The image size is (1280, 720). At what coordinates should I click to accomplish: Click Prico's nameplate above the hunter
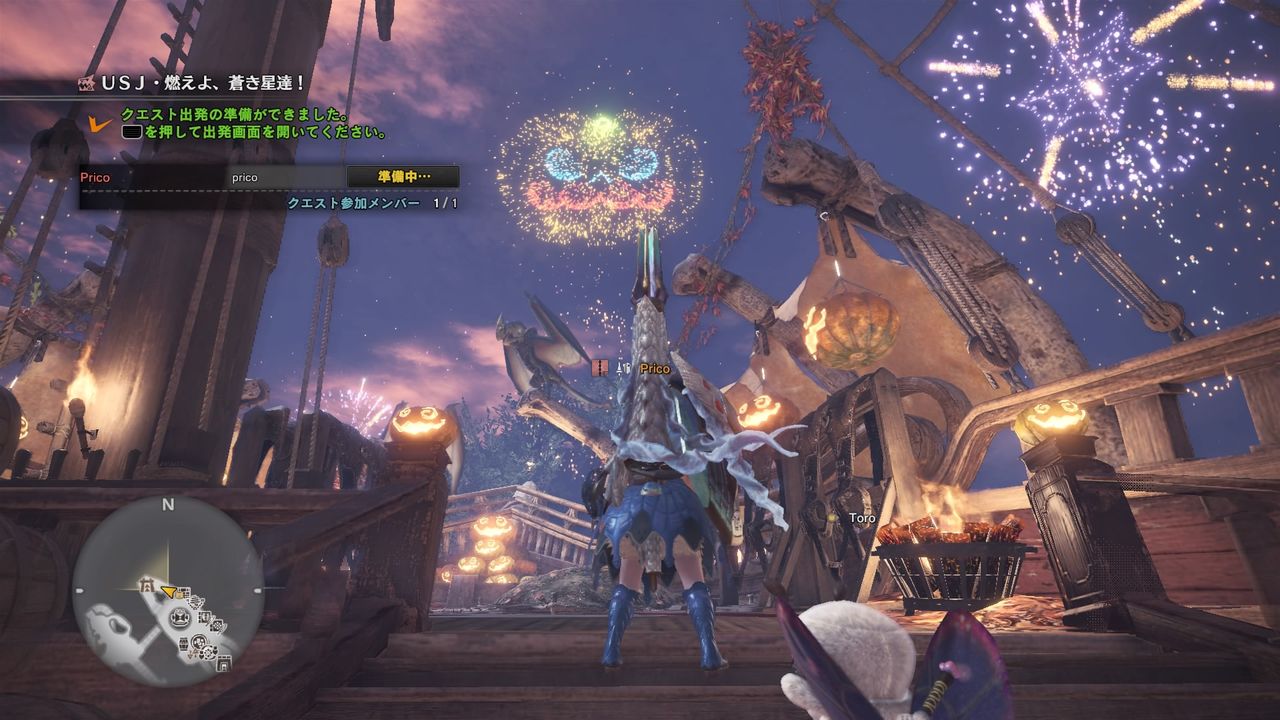tap(655, 368)
